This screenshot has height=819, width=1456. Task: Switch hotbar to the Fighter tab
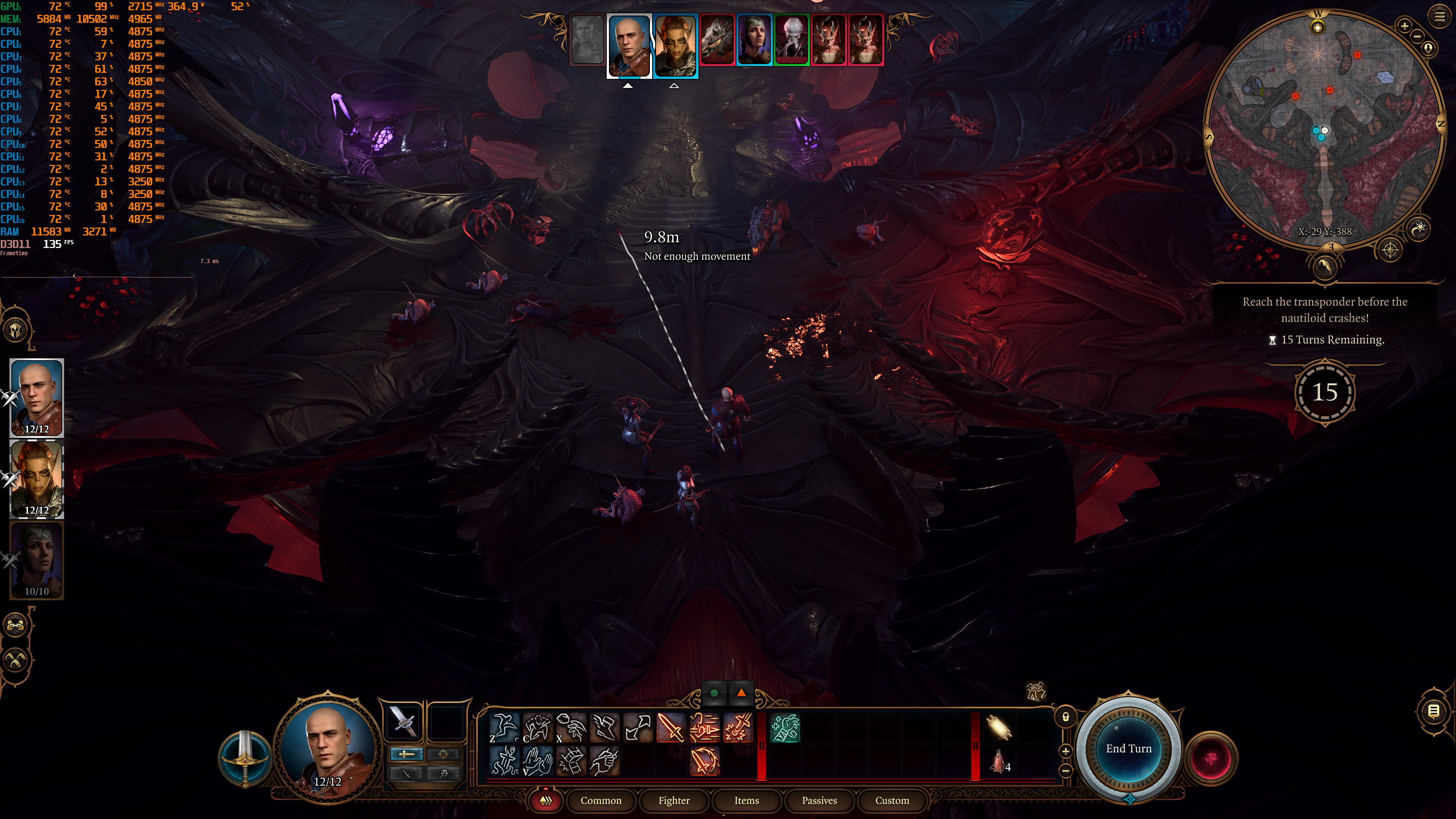click(x=674, y=800)
